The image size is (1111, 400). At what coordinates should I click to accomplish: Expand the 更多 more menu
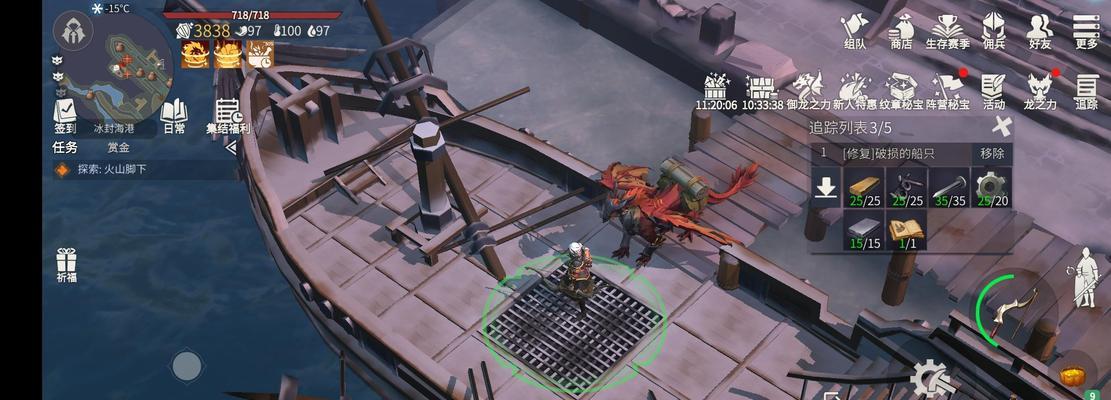click(x=1087, y=30)
